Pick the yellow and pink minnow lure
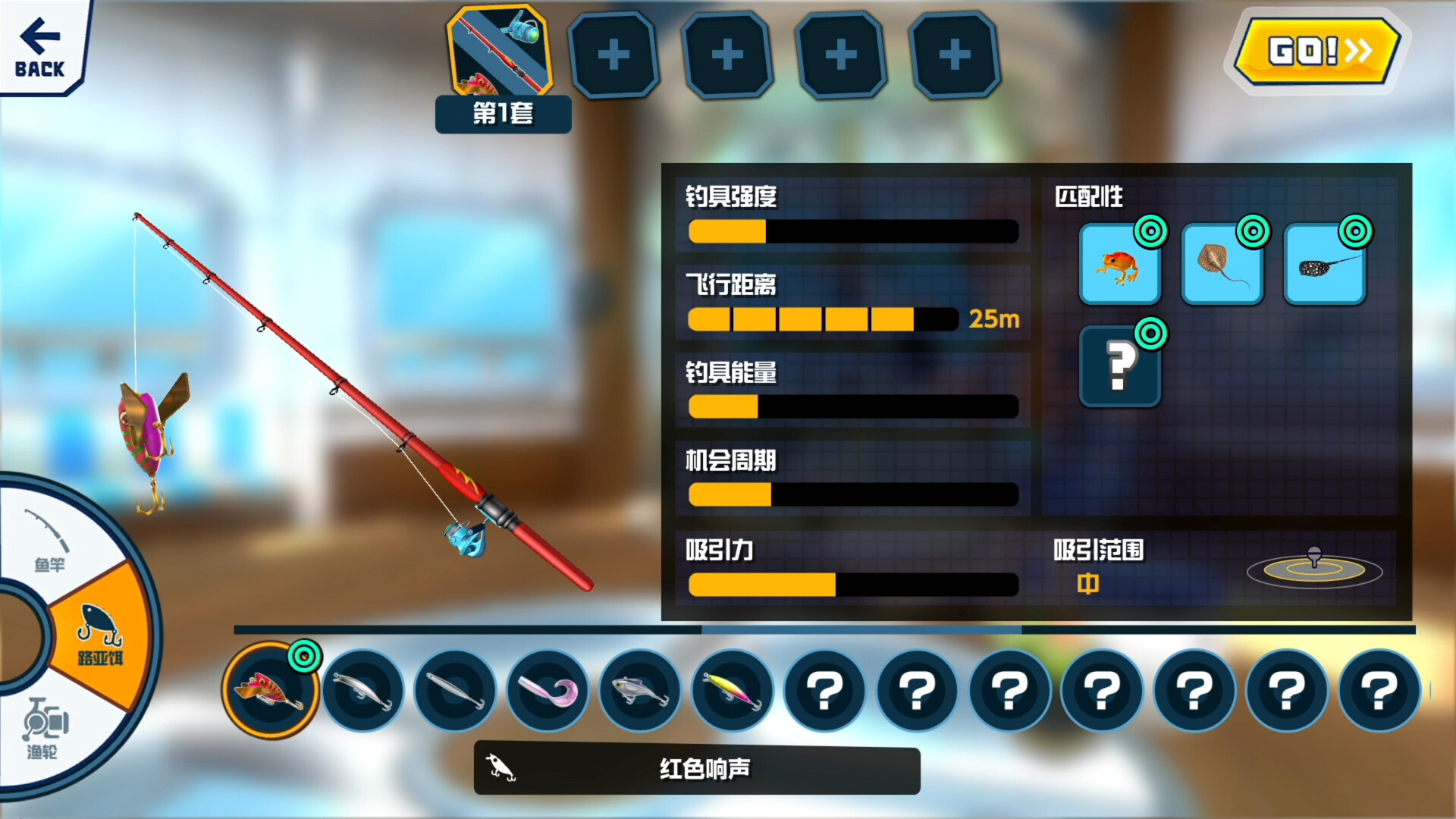The height and width of the screenshot is (819, 1456). 733,691
